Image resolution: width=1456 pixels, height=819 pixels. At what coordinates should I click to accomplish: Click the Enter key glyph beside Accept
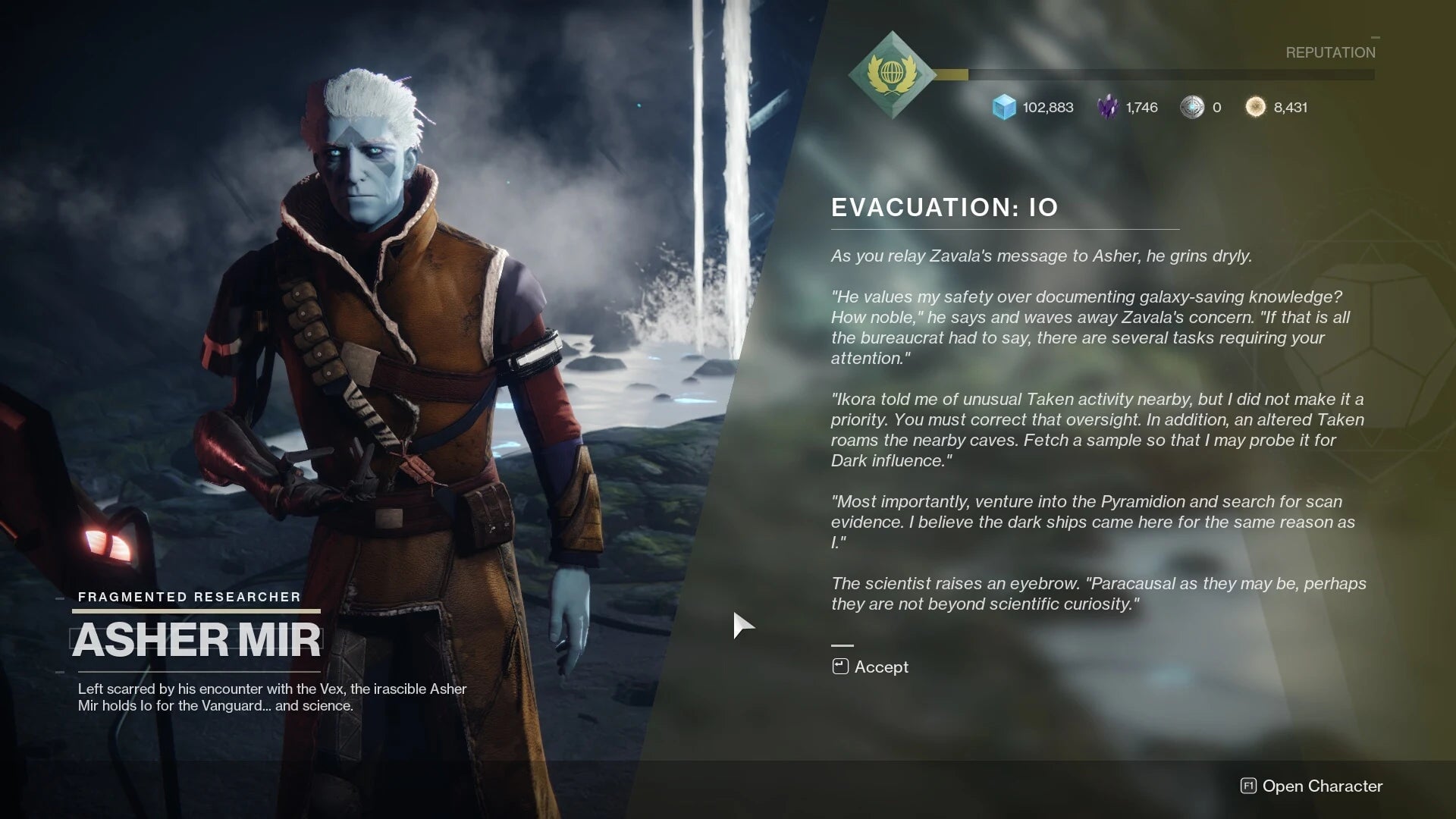coord(839,667)
